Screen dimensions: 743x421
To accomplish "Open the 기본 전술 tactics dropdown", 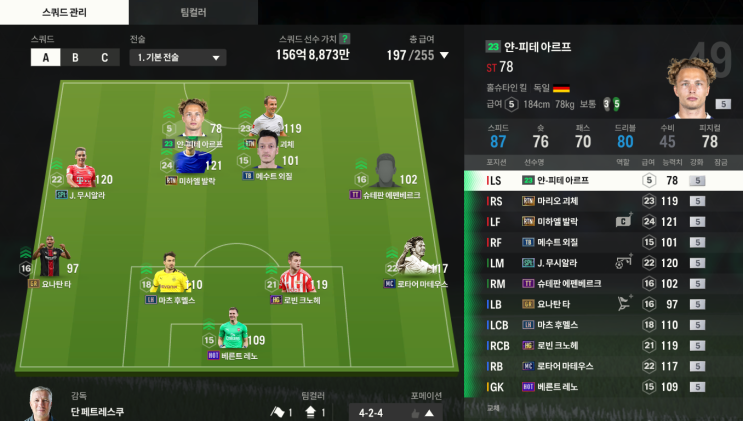I will [x=176, y=58].
